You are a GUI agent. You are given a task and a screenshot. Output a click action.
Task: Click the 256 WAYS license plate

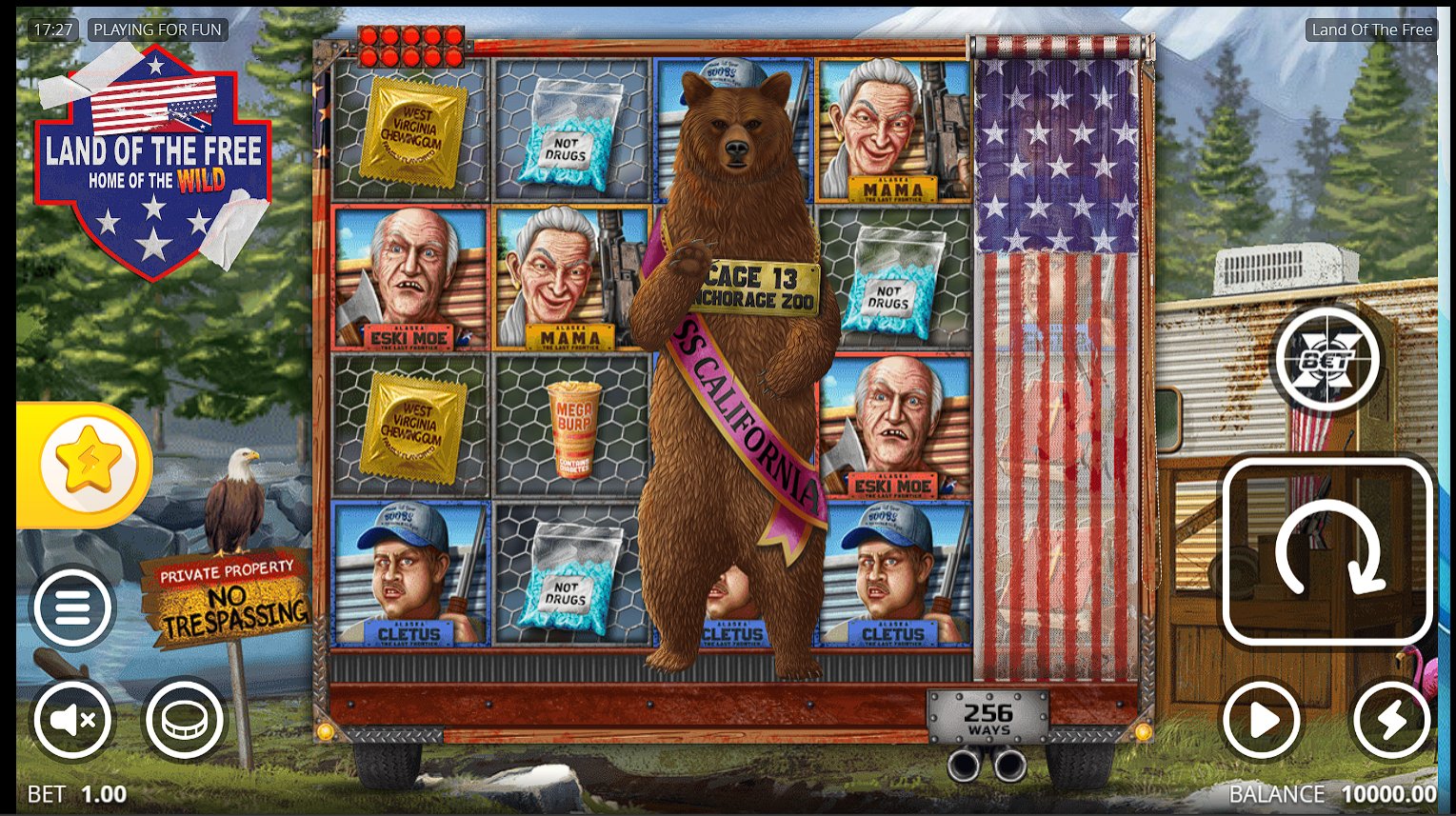point(990,719)
